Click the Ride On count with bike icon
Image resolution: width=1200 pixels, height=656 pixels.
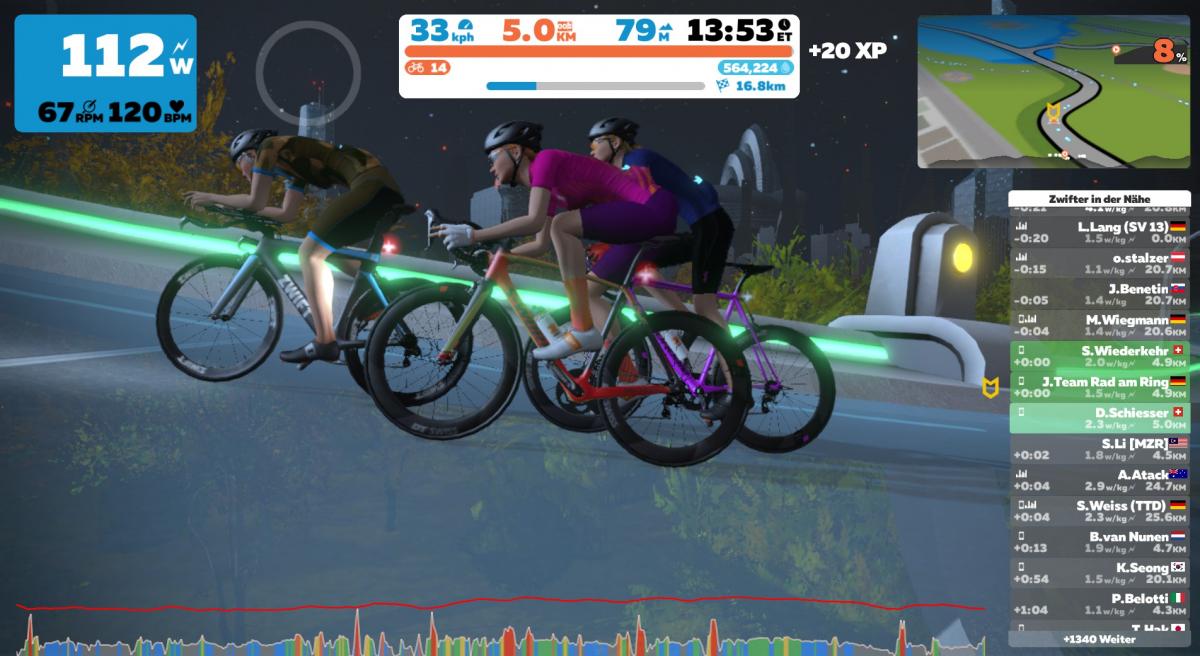point(427,68)
